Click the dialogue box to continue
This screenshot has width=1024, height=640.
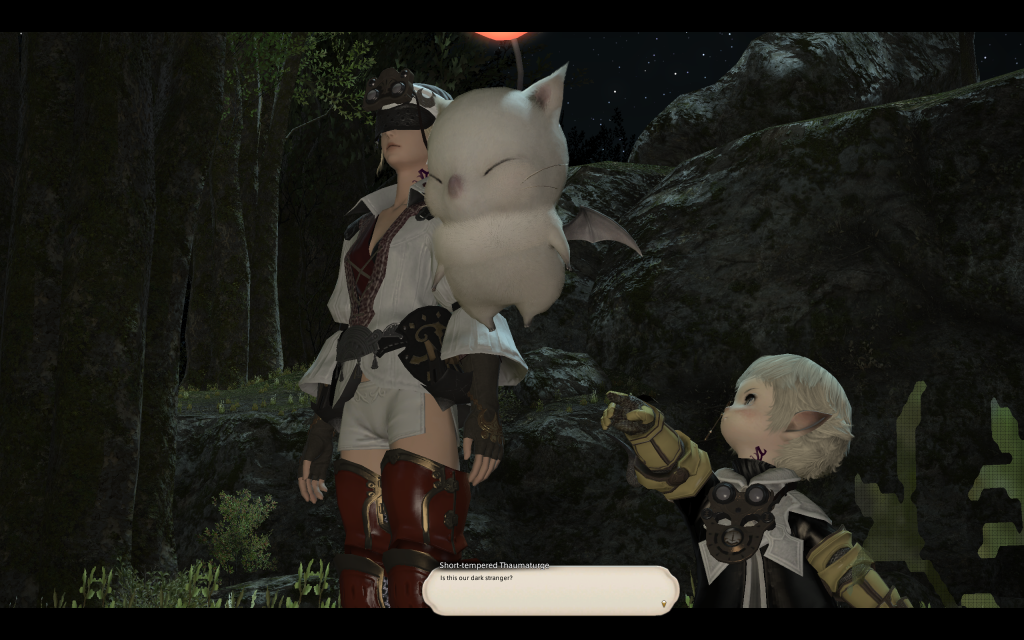550,590
